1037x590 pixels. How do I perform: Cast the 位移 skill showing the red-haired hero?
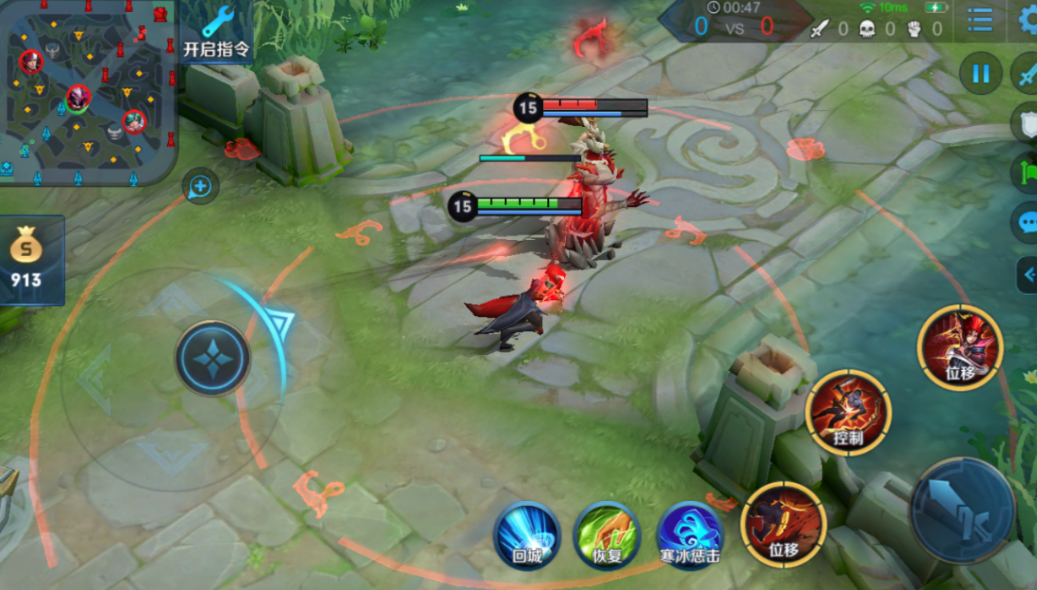point(960,347)
